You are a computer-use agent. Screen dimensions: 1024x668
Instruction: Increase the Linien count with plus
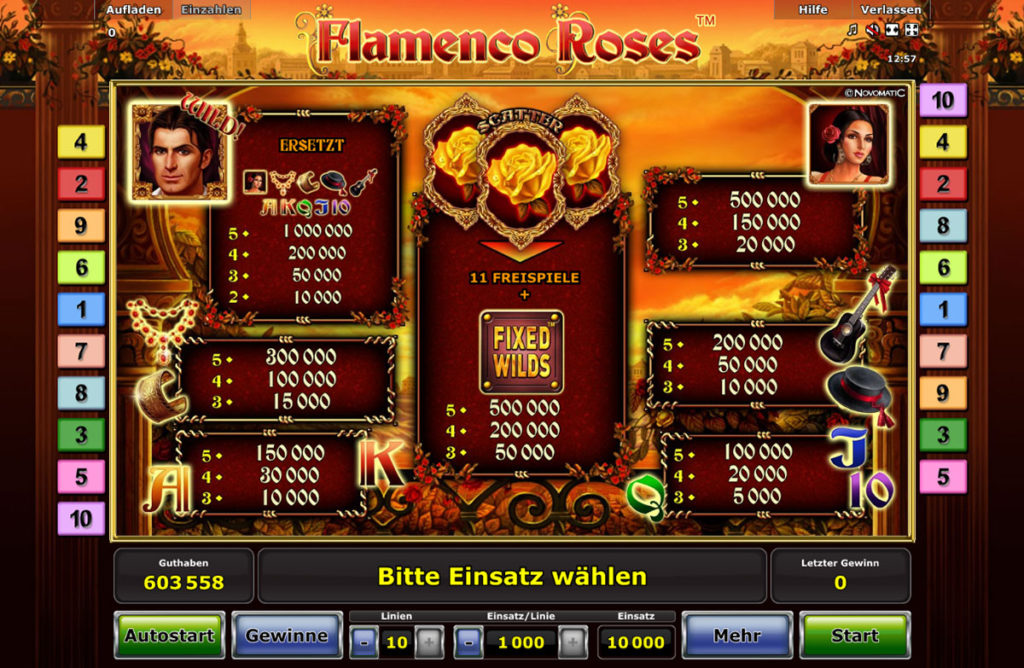click(x=429, y=642)
